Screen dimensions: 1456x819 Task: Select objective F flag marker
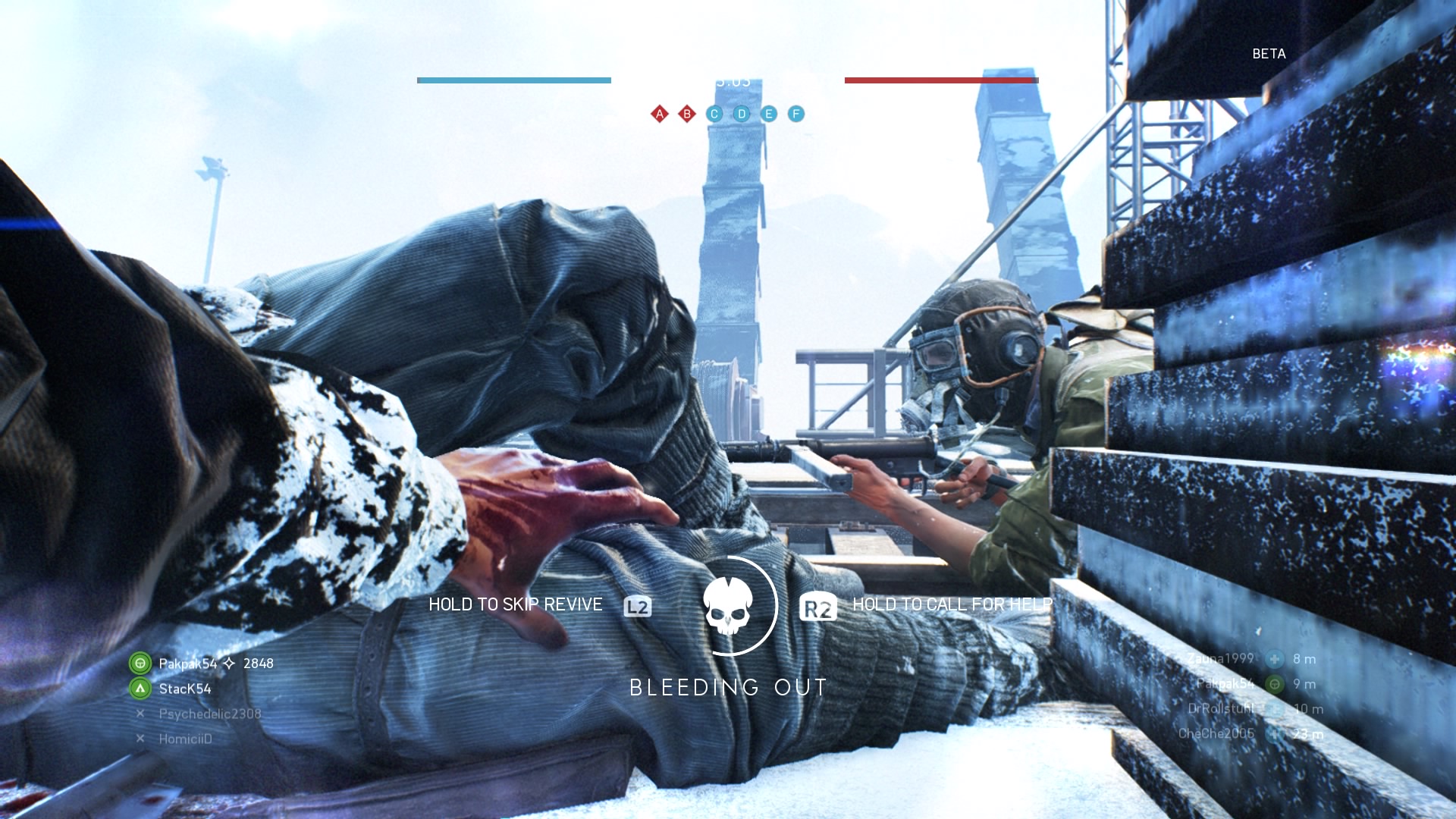(x=796, y=114)
